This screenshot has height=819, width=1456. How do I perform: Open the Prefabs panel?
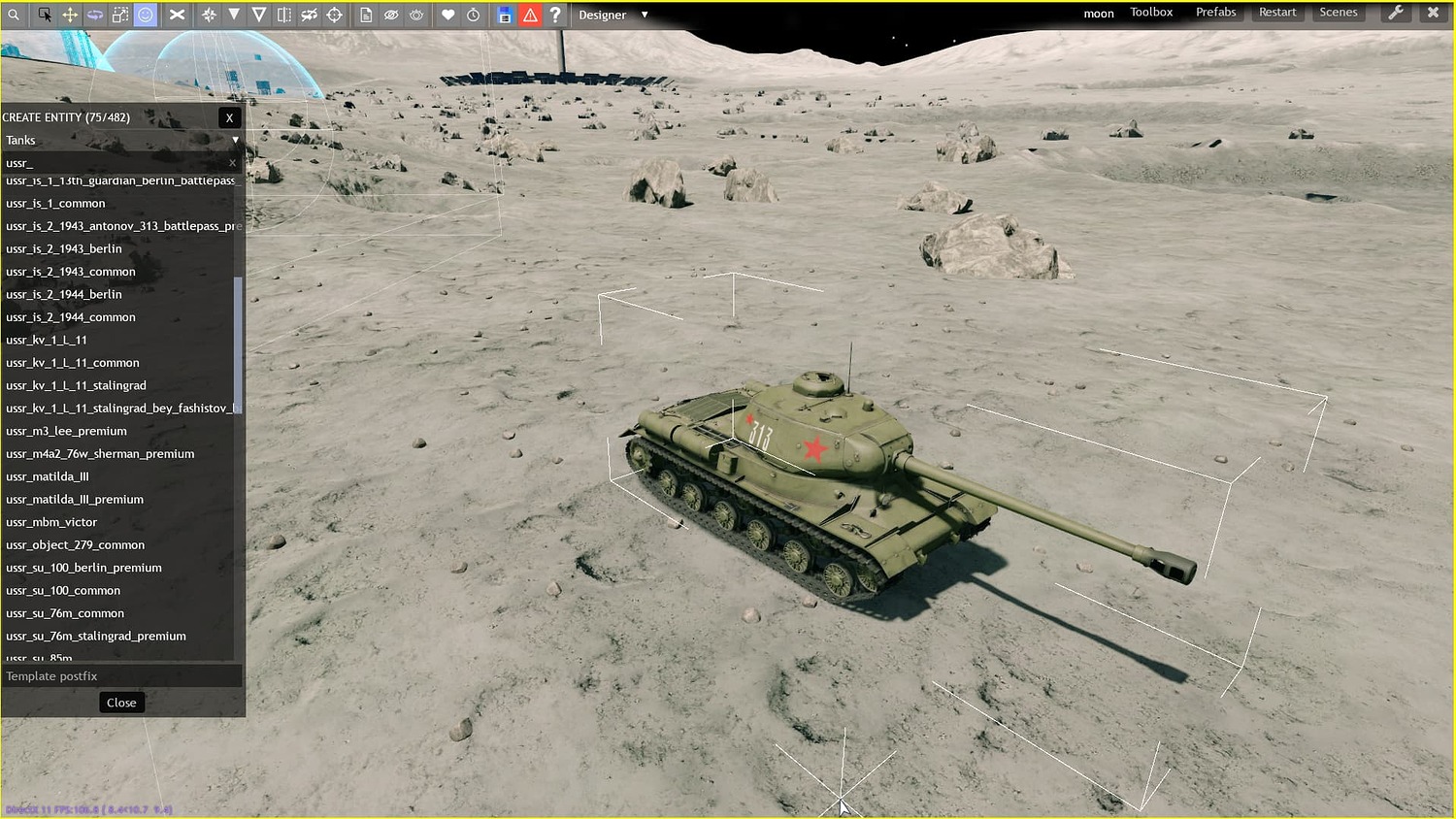(x=1215, y=12)
